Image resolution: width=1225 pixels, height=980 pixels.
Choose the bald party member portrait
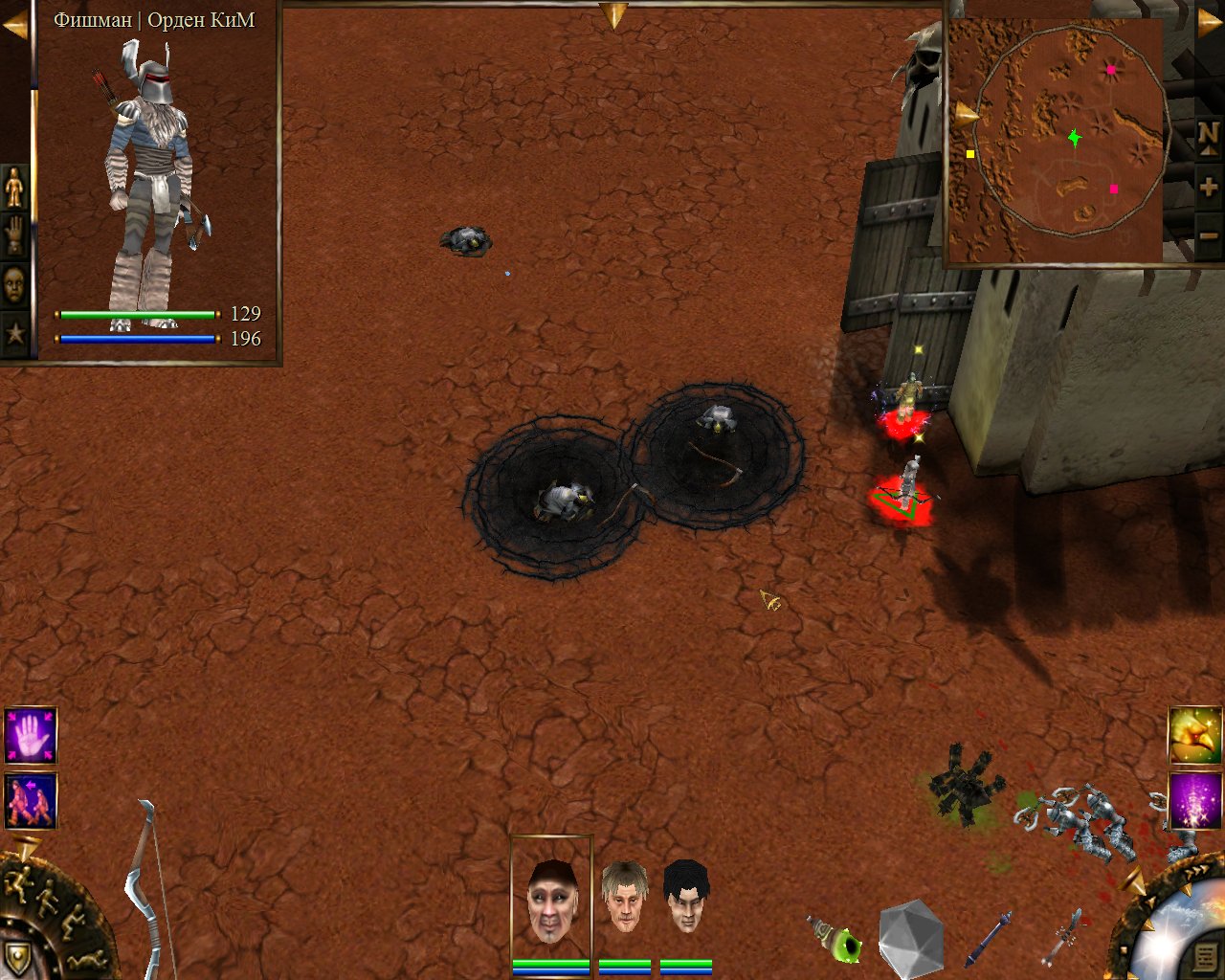click(551, 900)
